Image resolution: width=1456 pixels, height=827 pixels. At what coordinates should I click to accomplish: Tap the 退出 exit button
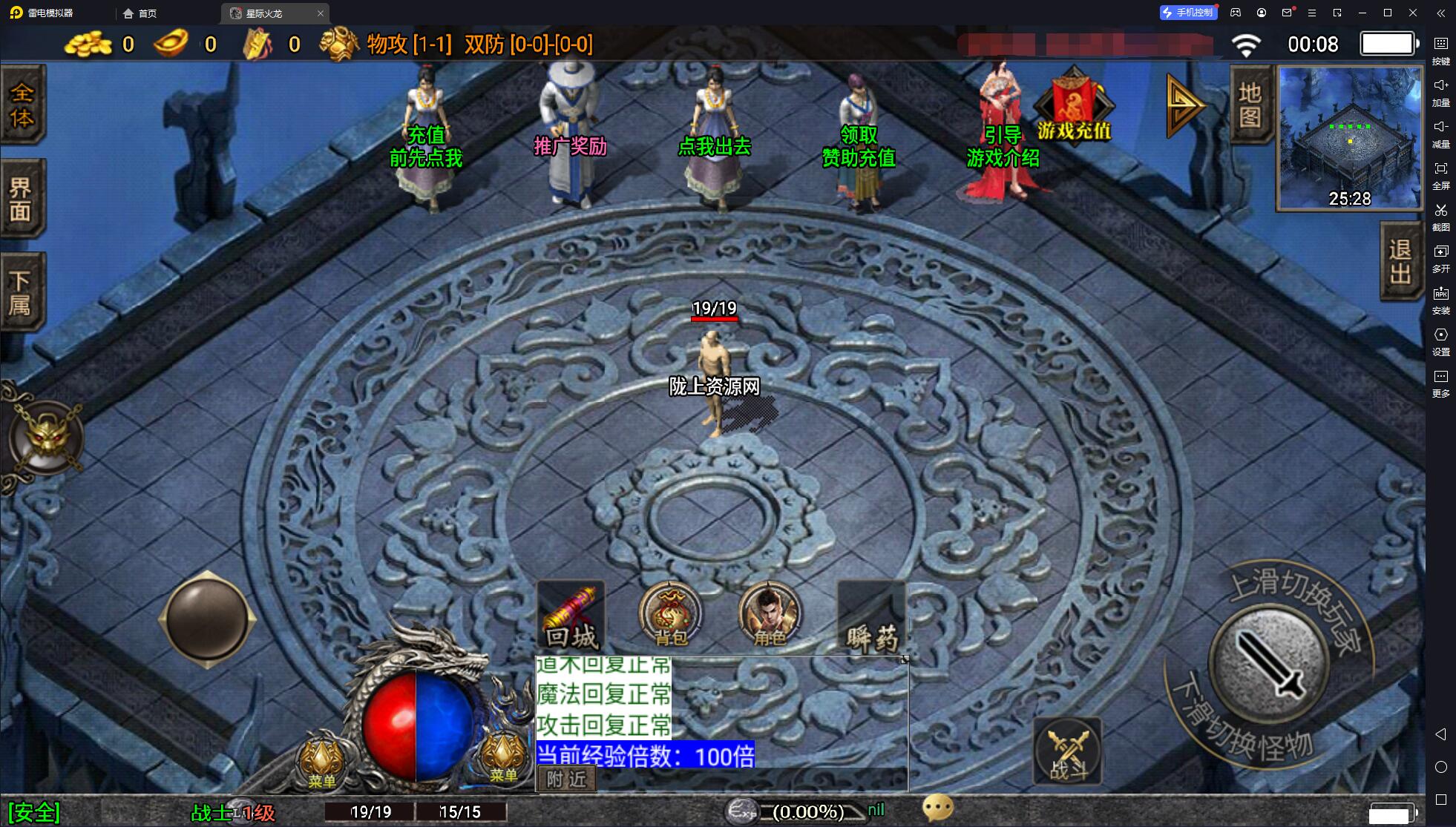tap(1400, 262)
